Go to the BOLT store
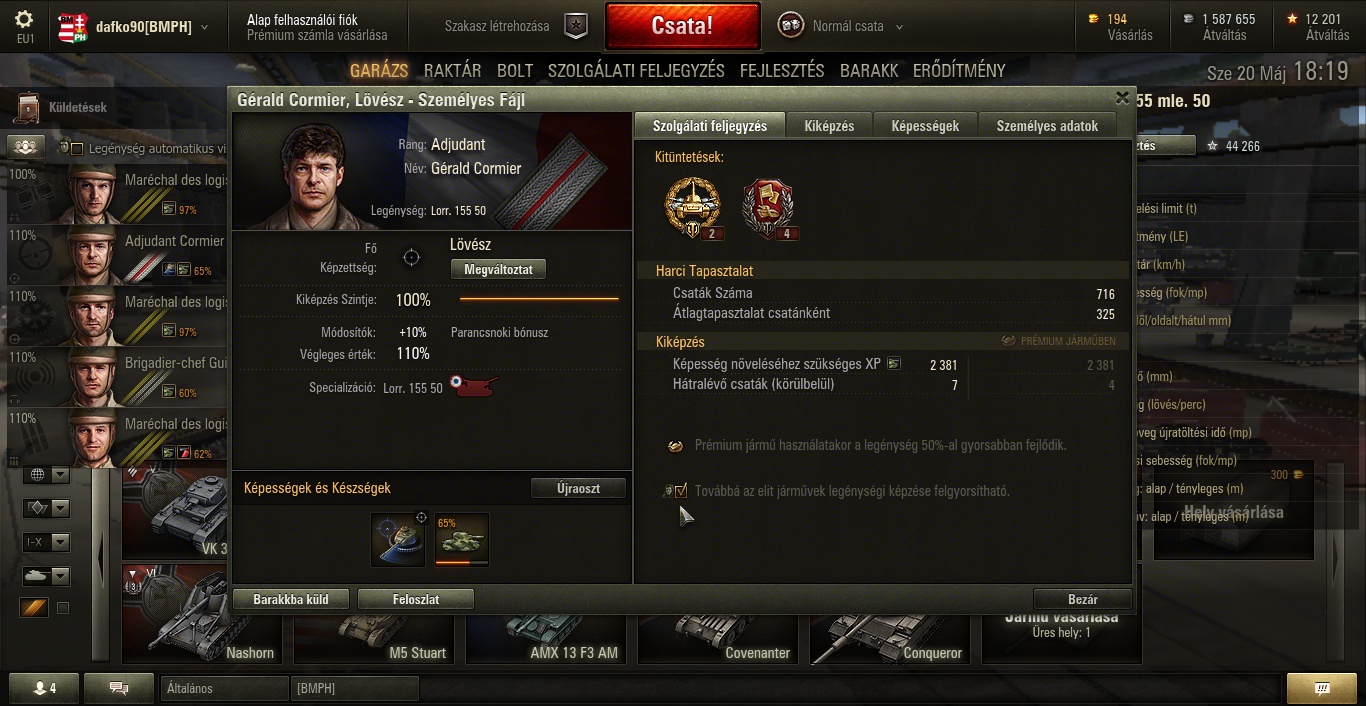 coord(515,71)
